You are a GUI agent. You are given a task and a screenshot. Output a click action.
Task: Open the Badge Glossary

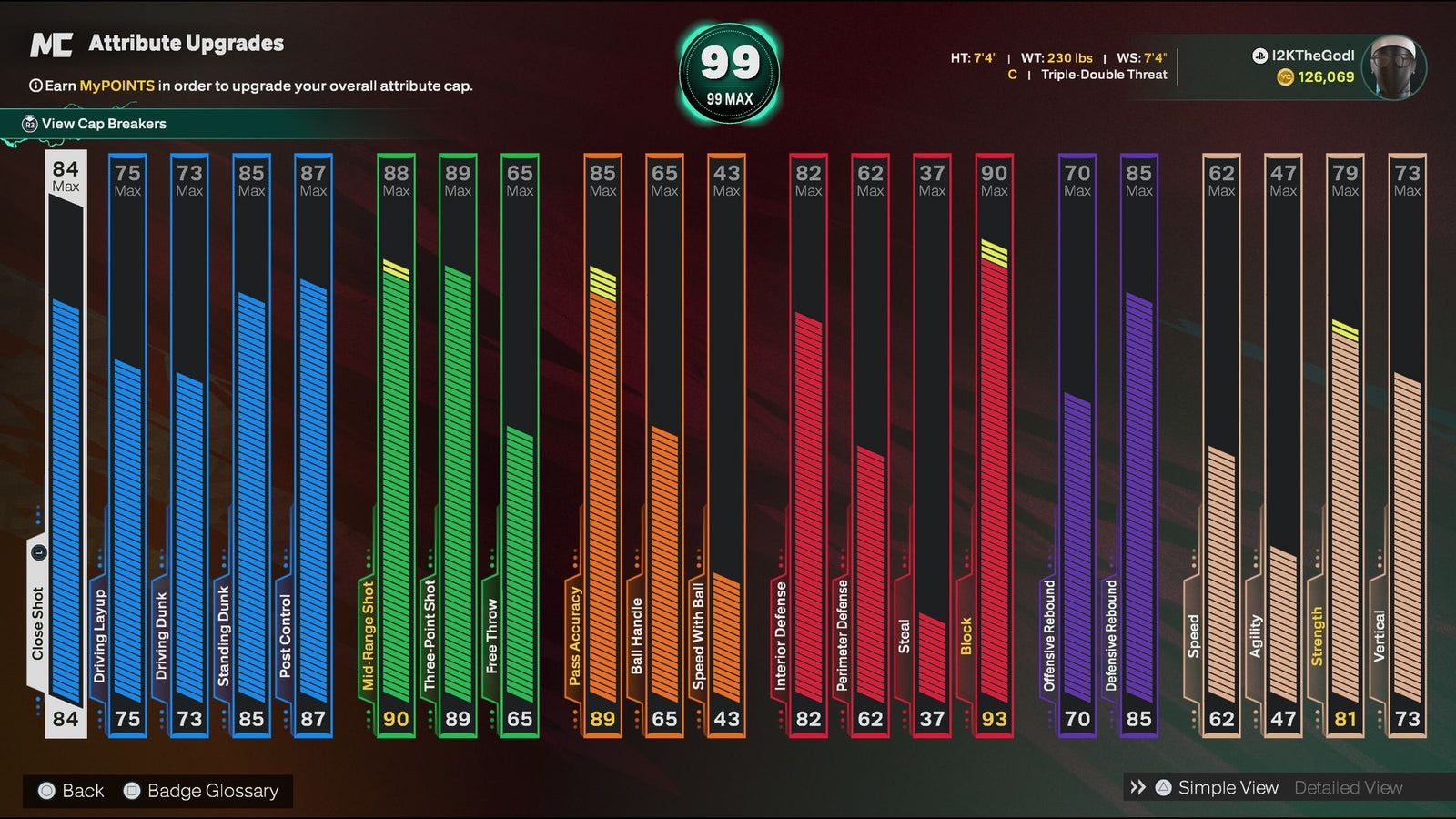point(202,791)
